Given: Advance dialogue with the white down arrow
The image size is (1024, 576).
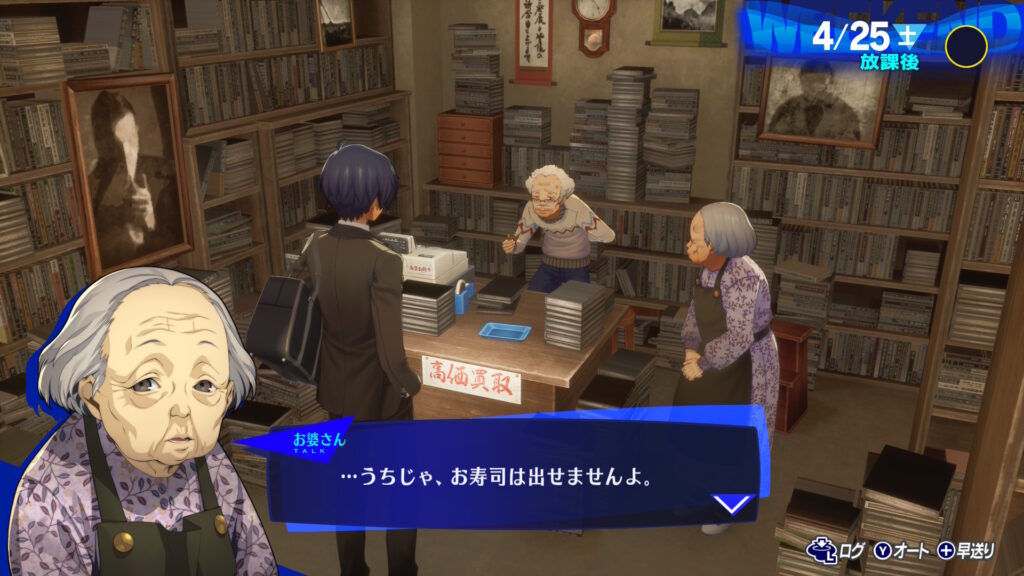Looking at the screenshot, I should coord(733,503).
